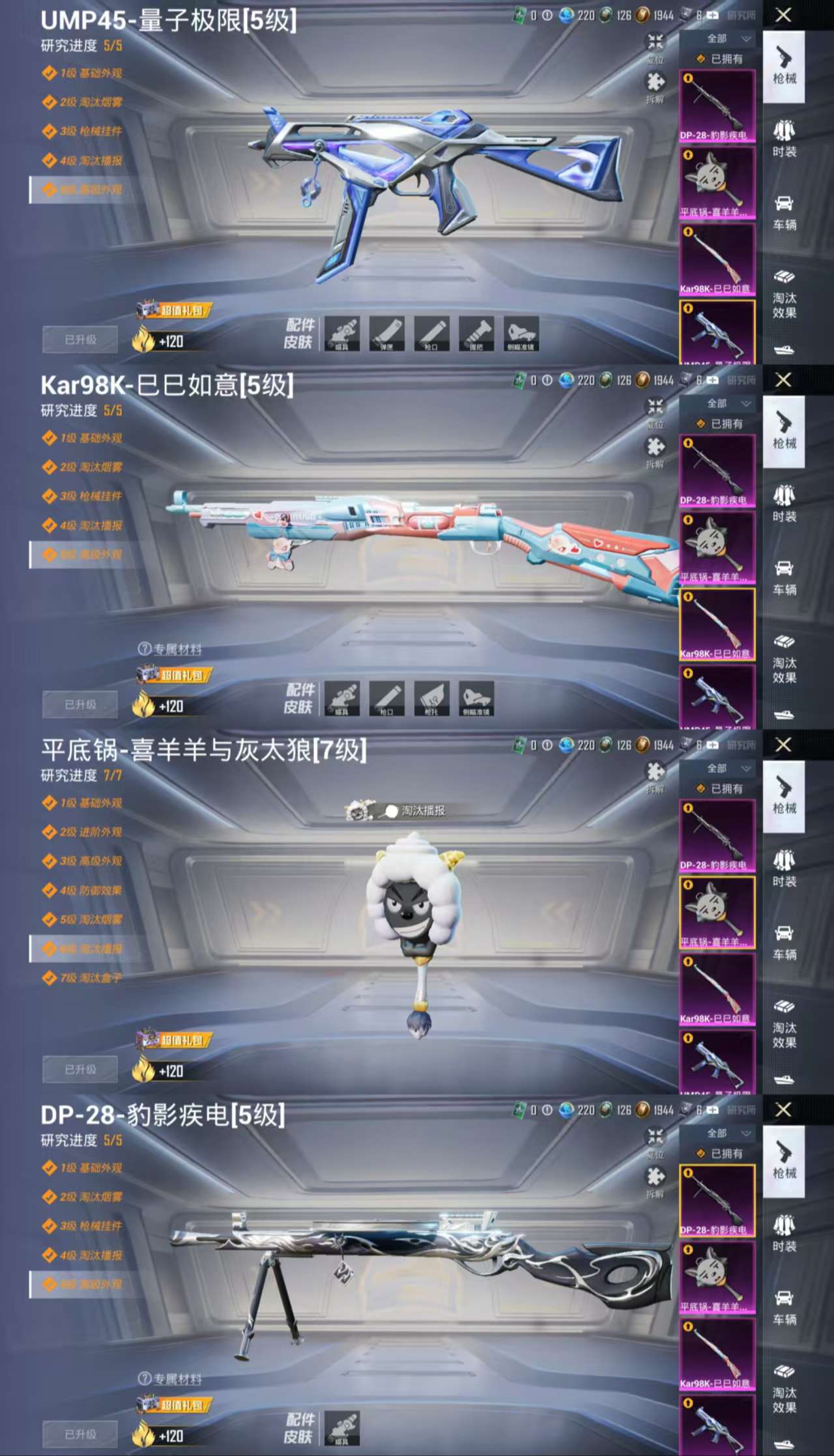Select DP-28-豹影疾电 thumbnail in the UMP45 panel

(717, 106)
